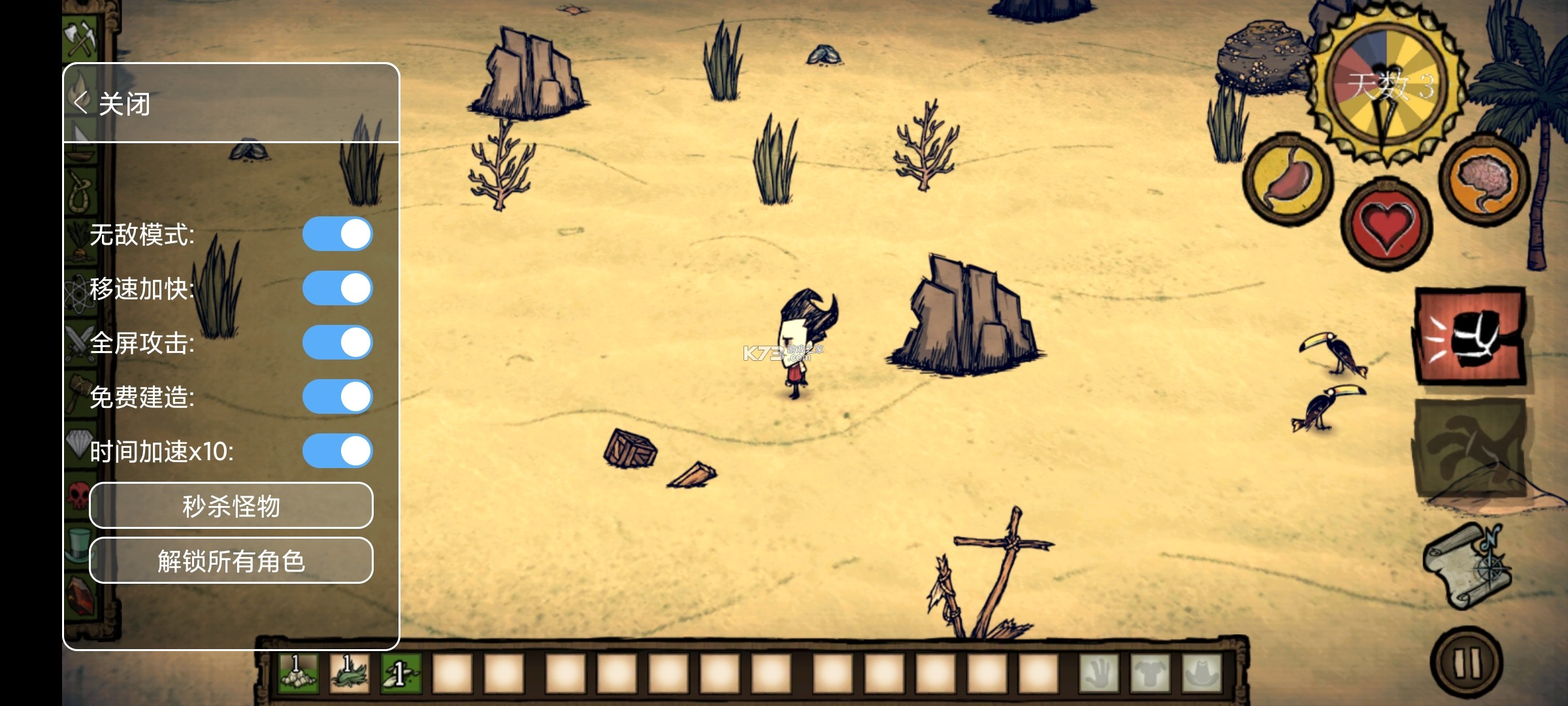Switch off 免费建造
The width and height of the screenshot is (1568, 706).
[337, 397]
